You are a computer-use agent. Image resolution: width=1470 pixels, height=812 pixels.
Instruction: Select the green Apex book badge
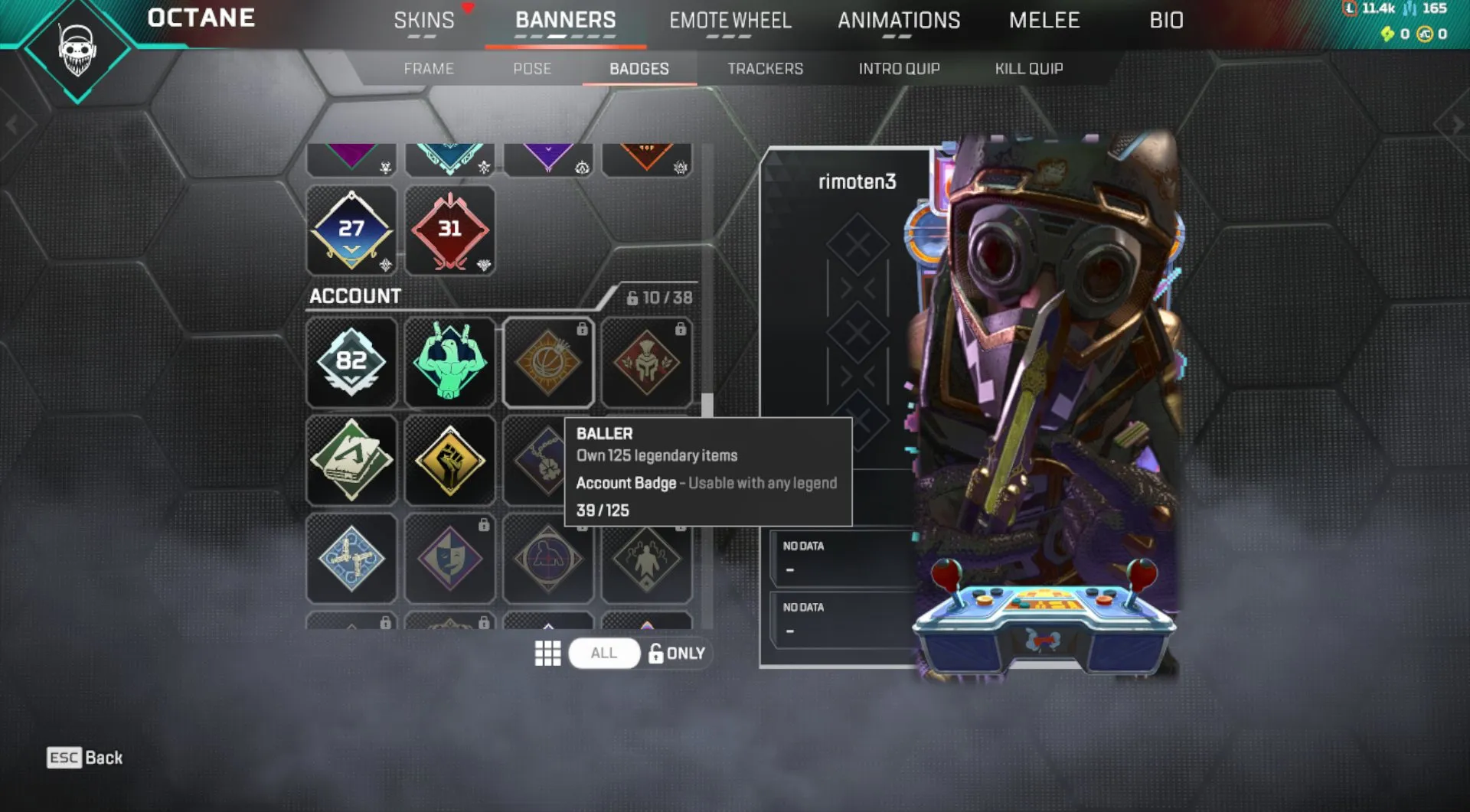pyautogui.click(x=352, y=460)
